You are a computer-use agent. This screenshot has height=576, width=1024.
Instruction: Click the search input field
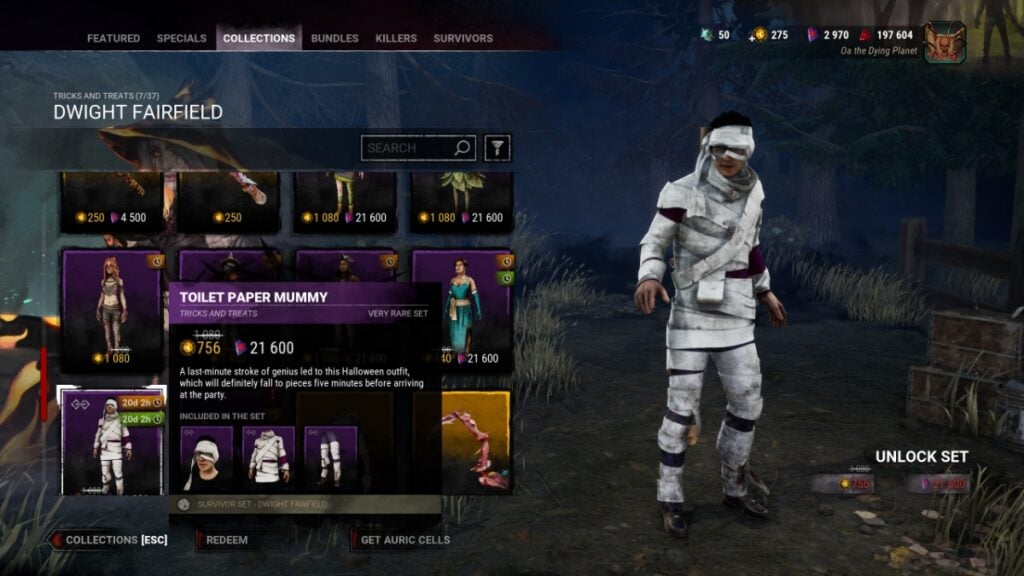408,148
